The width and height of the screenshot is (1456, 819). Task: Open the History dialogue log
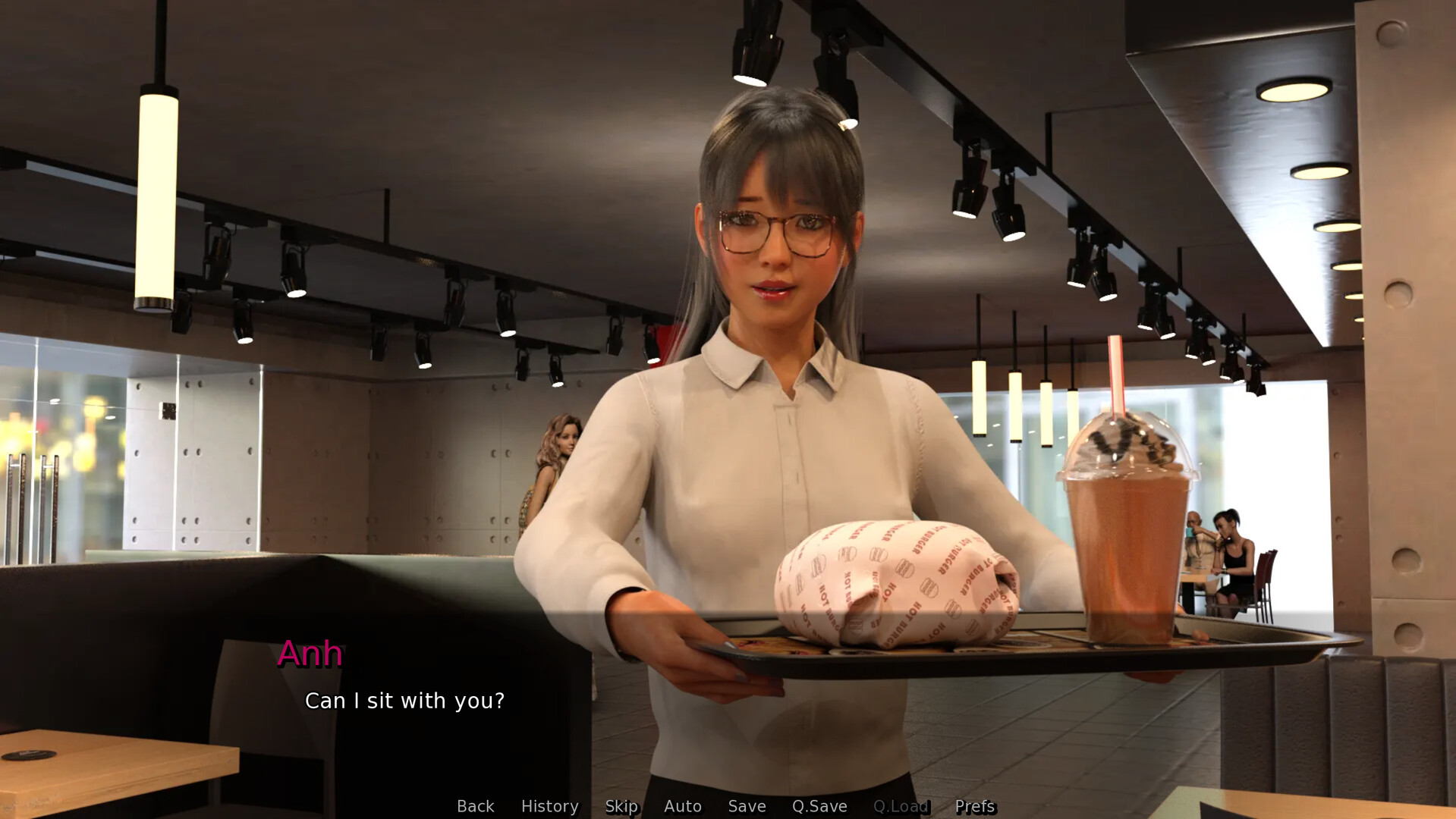pyautogui.click(x=549, y=806)
